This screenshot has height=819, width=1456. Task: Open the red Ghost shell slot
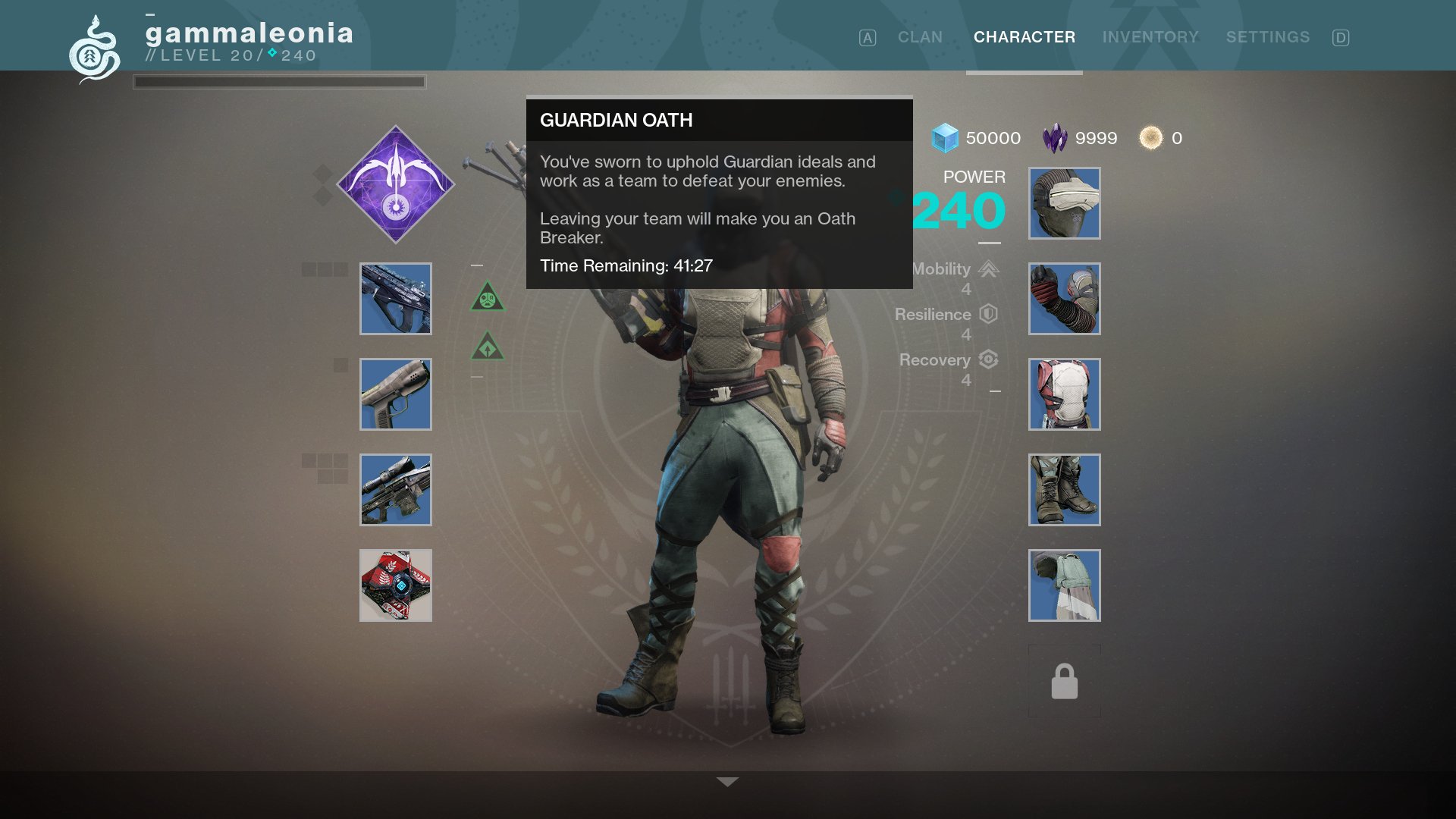pyautogui.click(x=395, y=585)
